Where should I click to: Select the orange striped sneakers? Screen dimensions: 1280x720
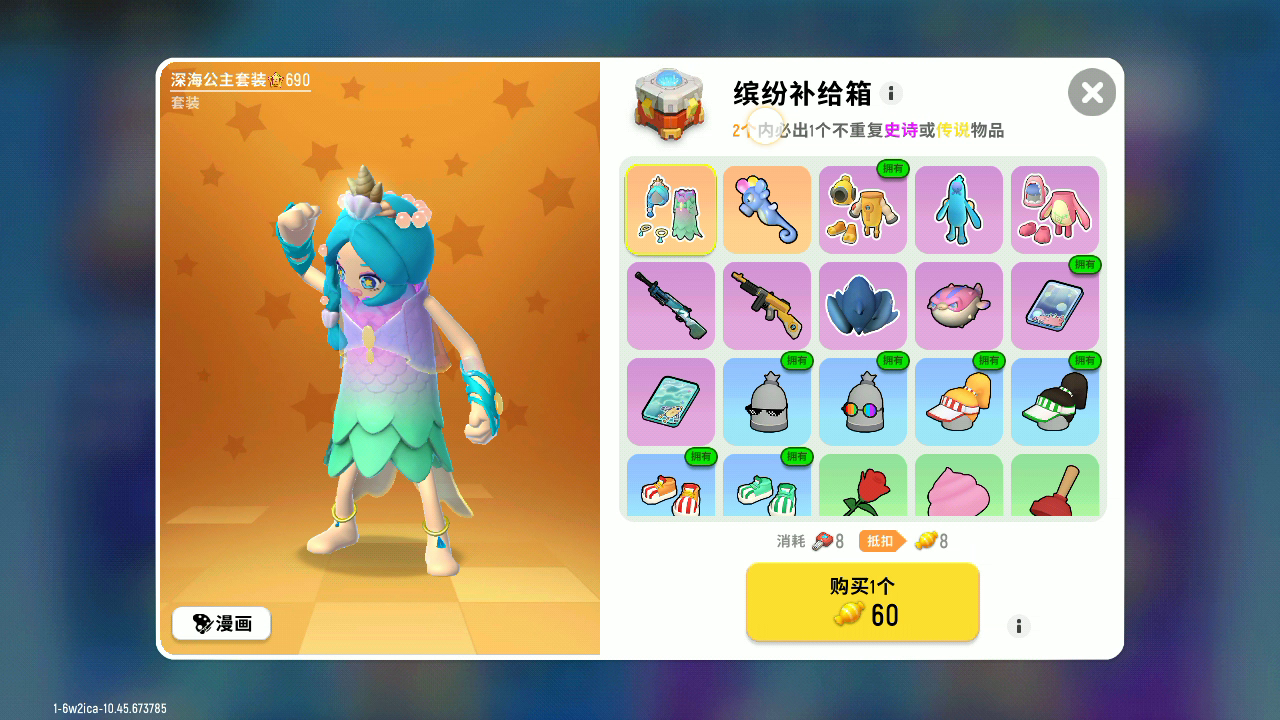click(x=670, y=490)
